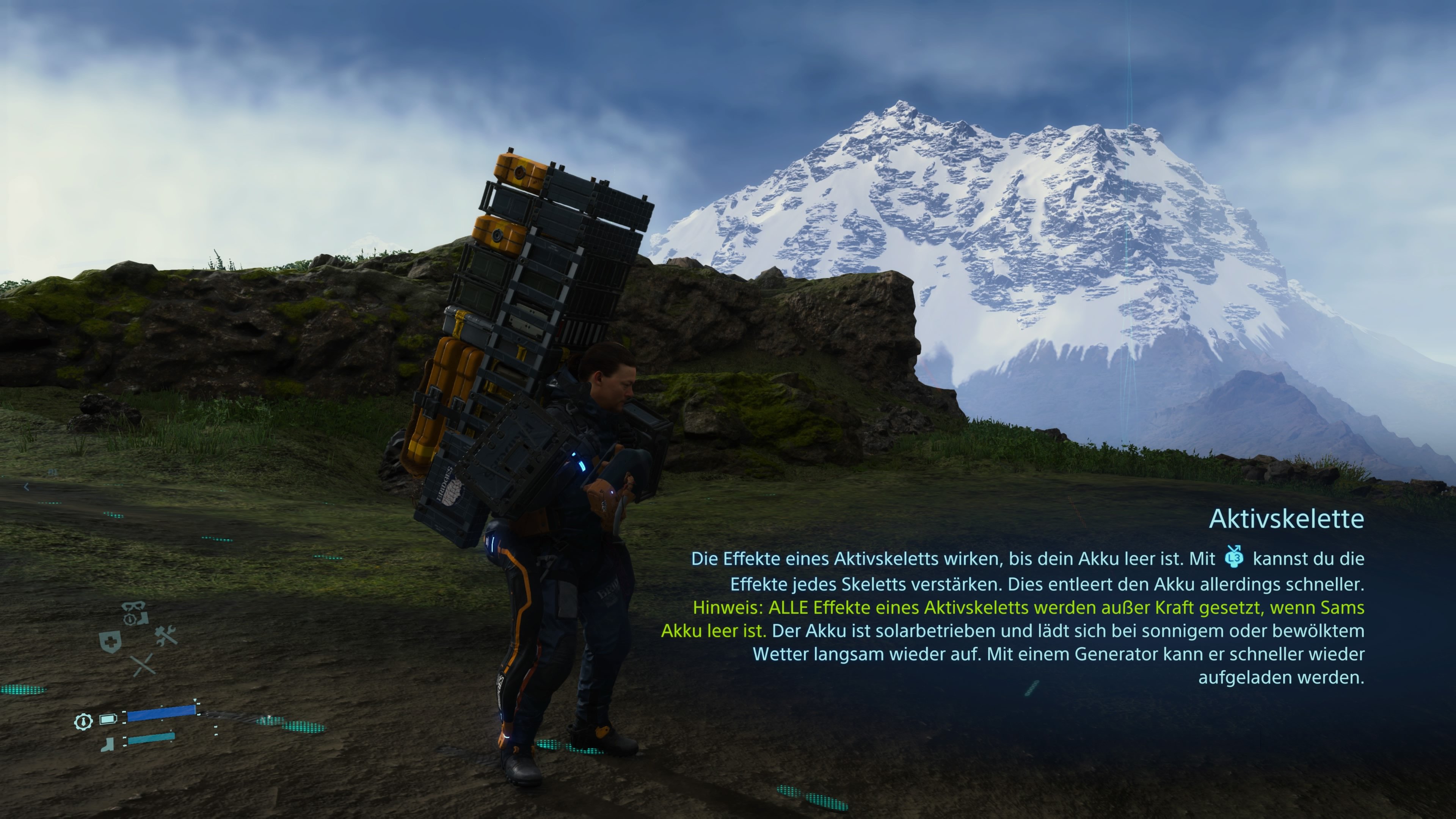Expand the left chevron arrow marker
The width and height of the screenshot is (1456, 819).
point(26,486)
